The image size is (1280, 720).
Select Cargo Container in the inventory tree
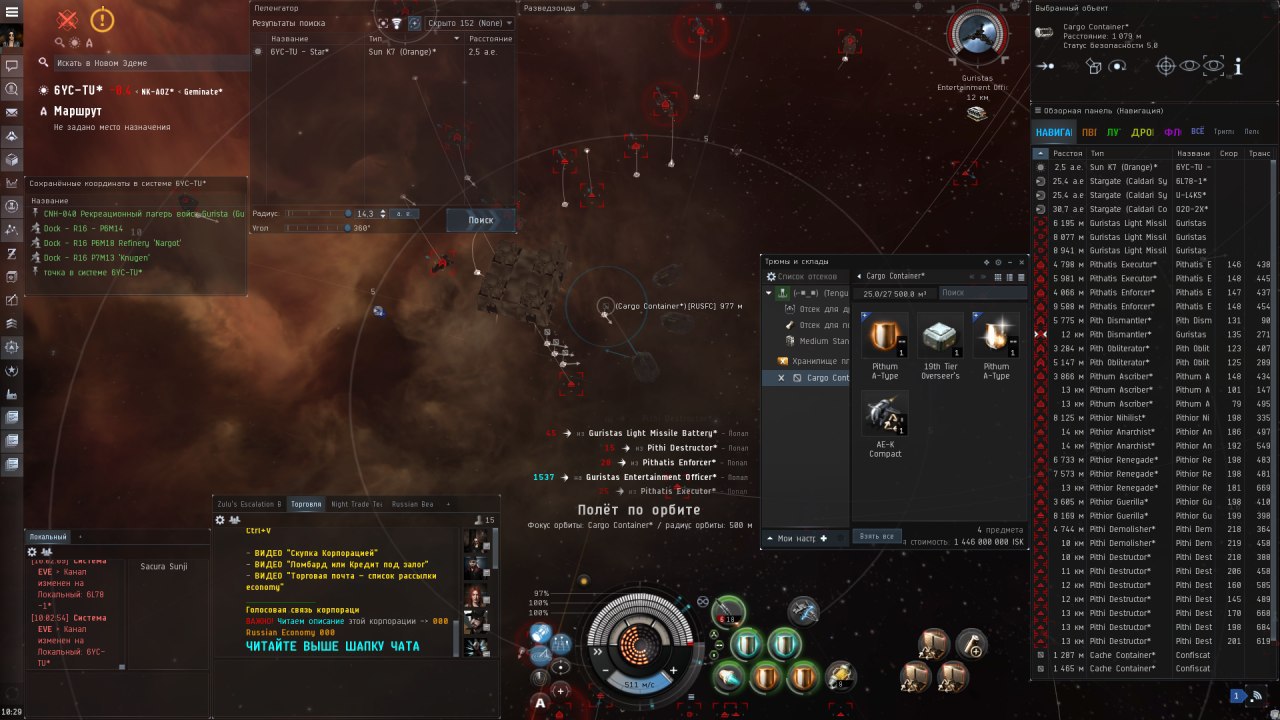[827, 378]
